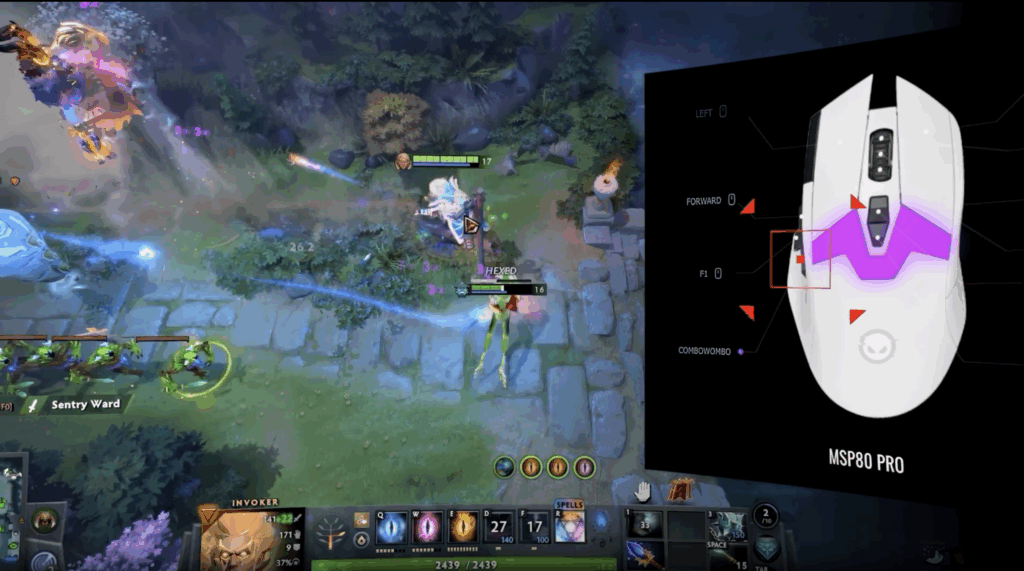Open the shield icon below the 2/10 counter
Viewport: 1024px width, 571px height.
pyautogui.click(x=765, y=548)
